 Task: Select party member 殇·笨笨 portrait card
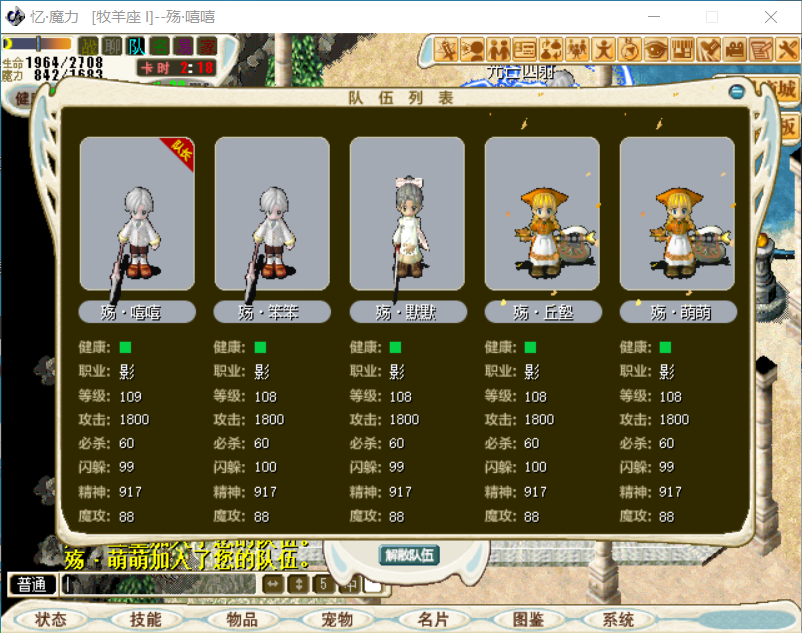tap(272, 214)
